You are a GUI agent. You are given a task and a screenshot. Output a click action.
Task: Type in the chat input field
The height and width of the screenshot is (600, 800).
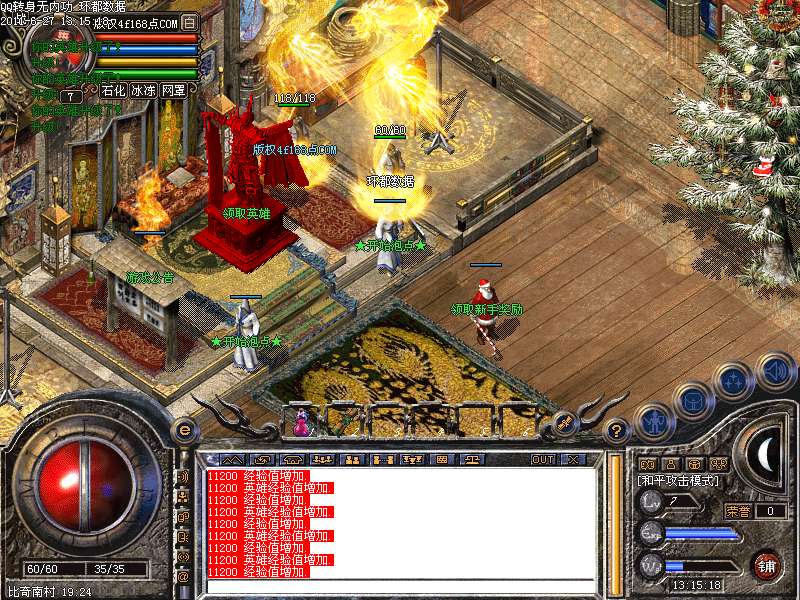point(400,584)
